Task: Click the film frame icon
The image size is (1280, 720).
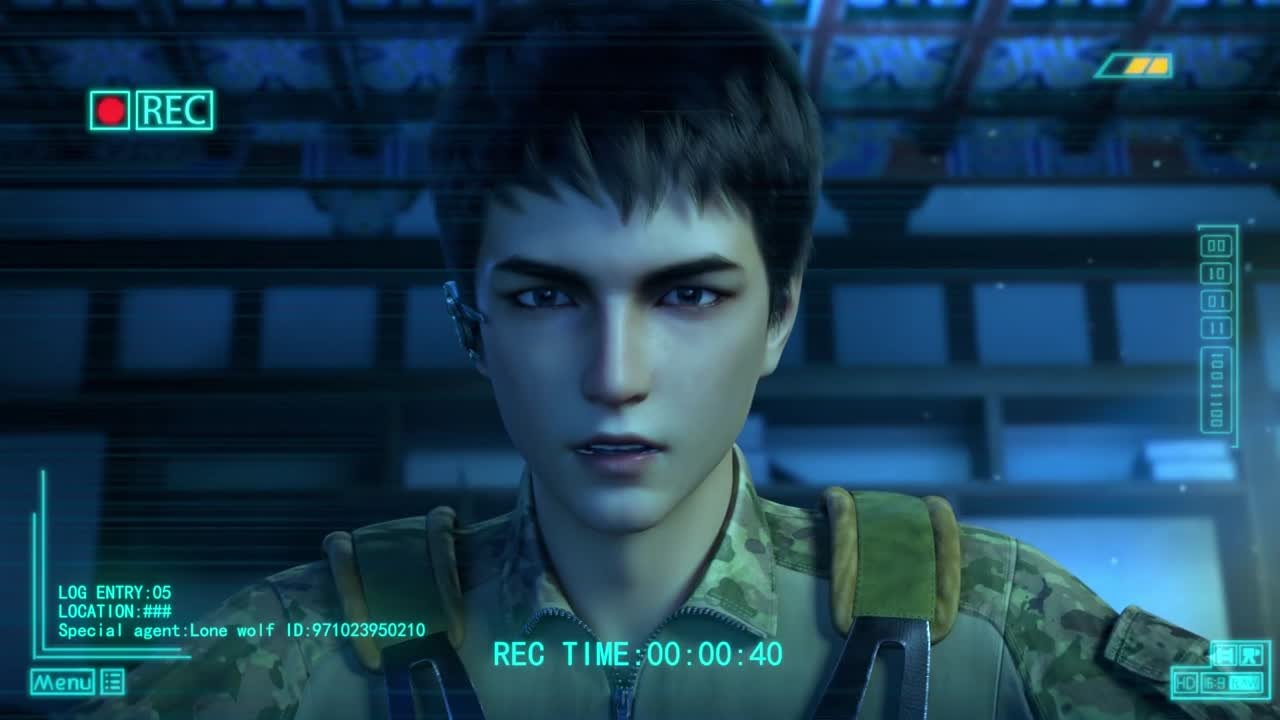Action: (x=1223, y=655)
